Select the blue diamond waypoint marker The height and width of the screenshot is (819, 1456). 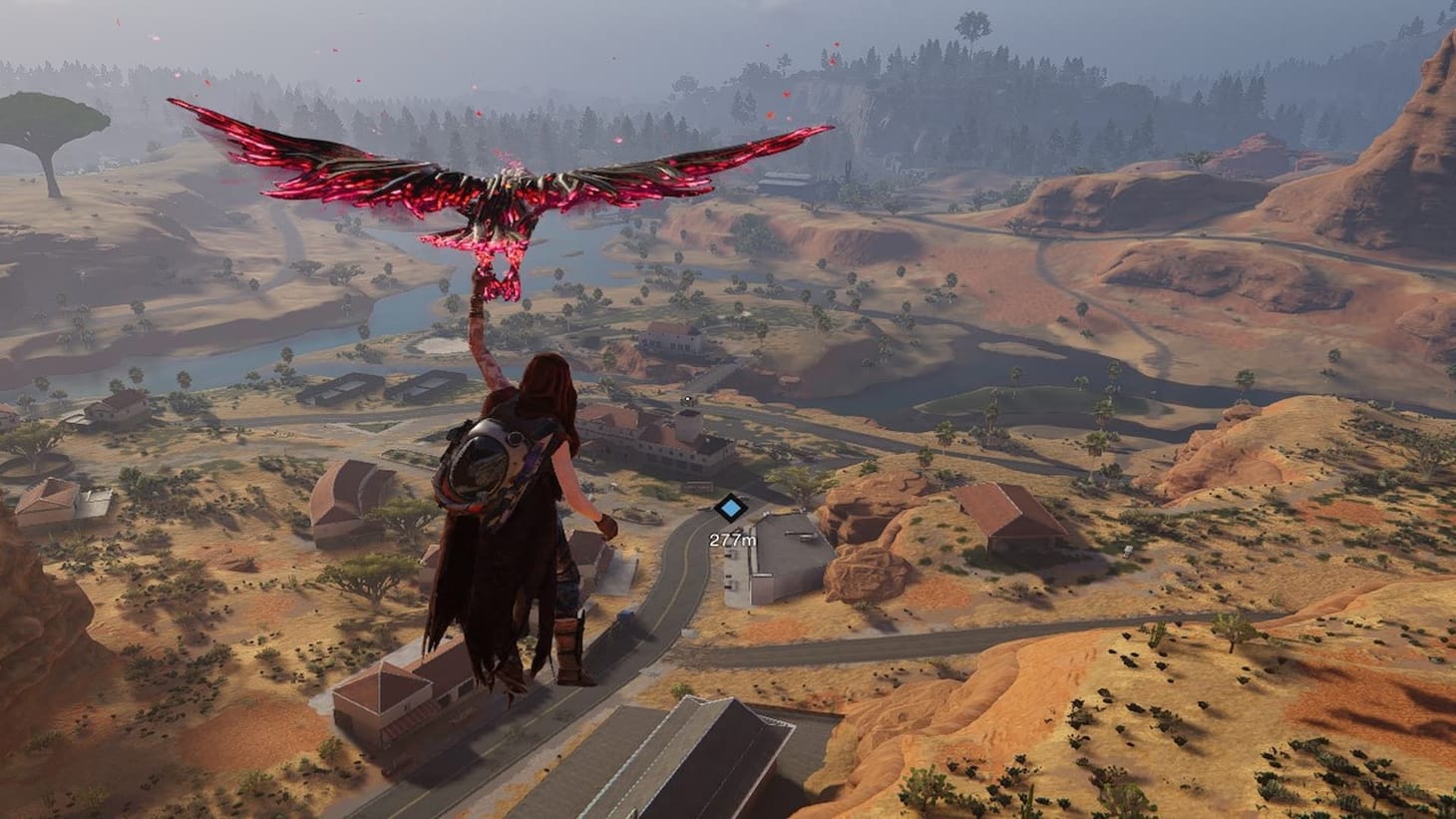tap(732, 509)
